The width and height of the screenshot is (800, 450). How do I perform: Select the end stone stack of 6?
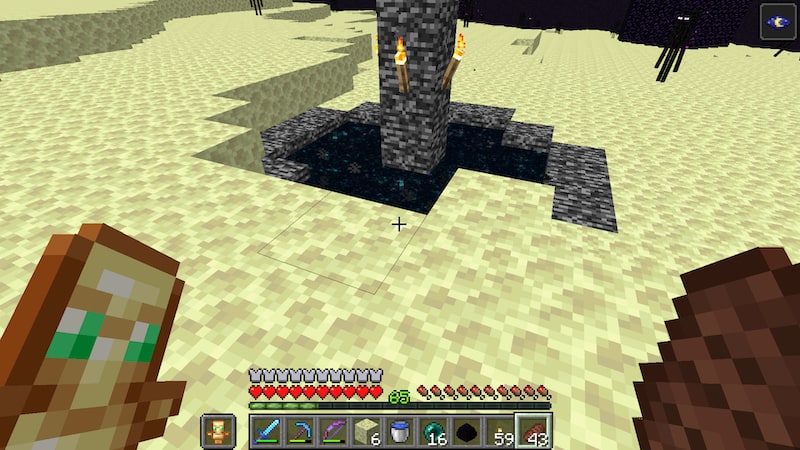point(367,431)
